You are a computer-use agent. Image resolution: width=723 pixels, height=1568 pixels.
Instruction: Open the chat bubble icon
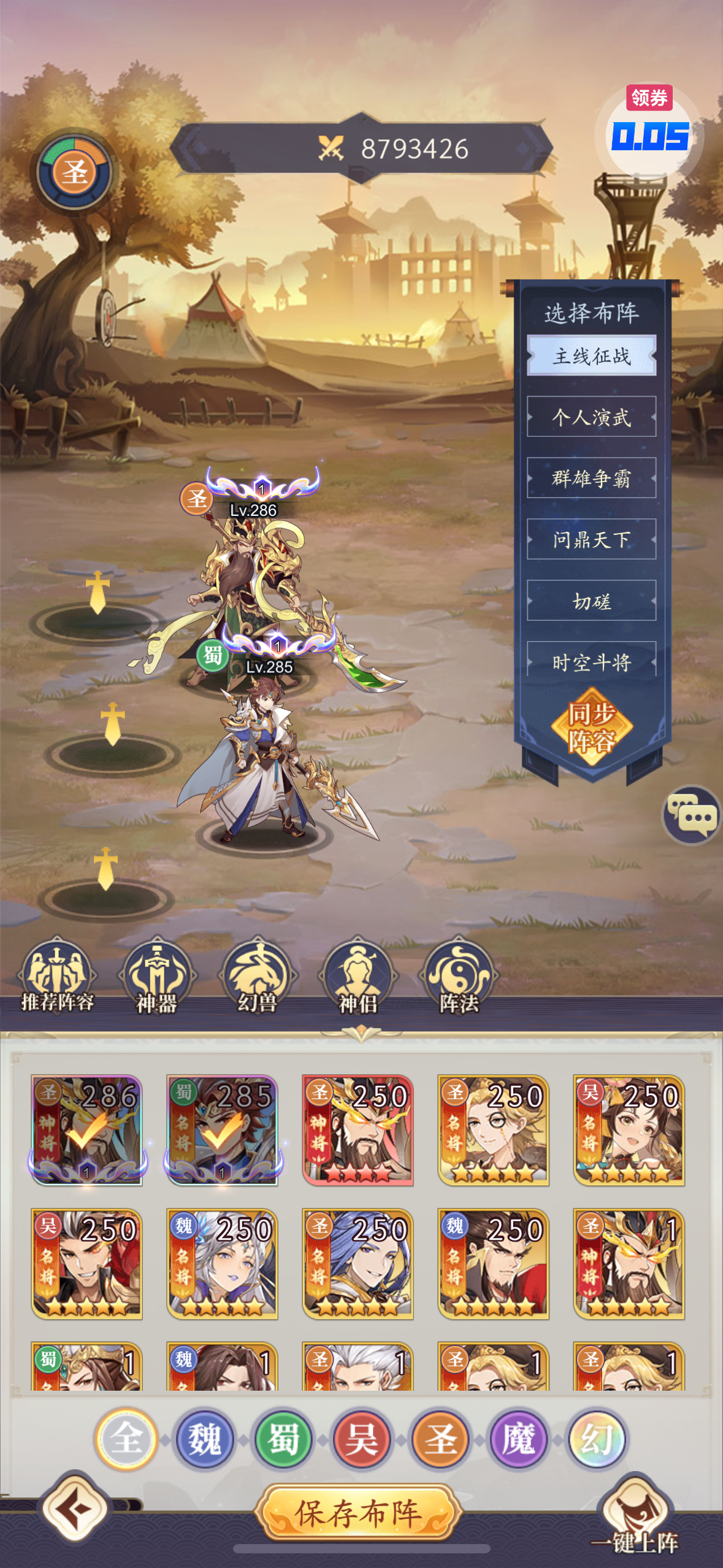click(693, 815)
